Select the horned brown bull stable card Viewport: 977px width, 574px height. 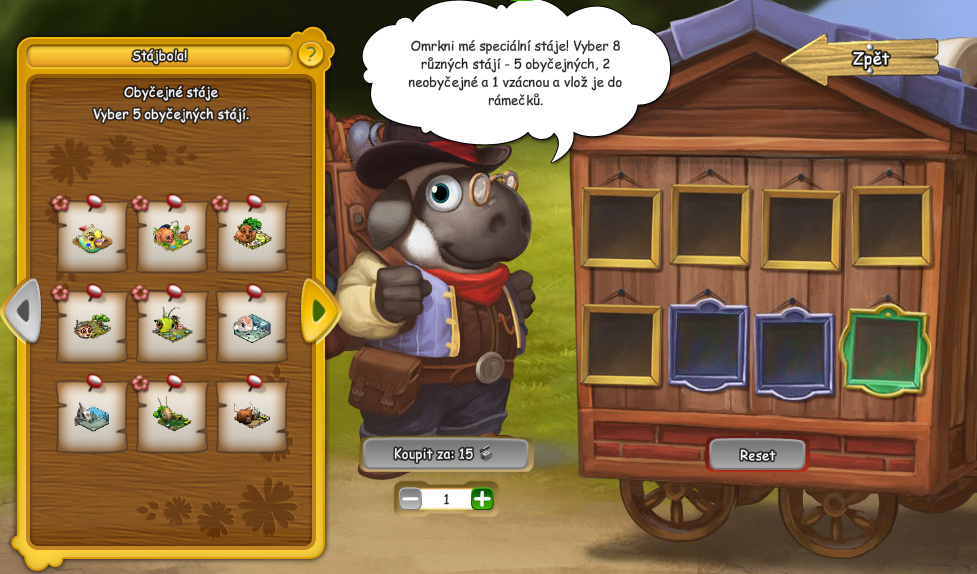(252, 416)
